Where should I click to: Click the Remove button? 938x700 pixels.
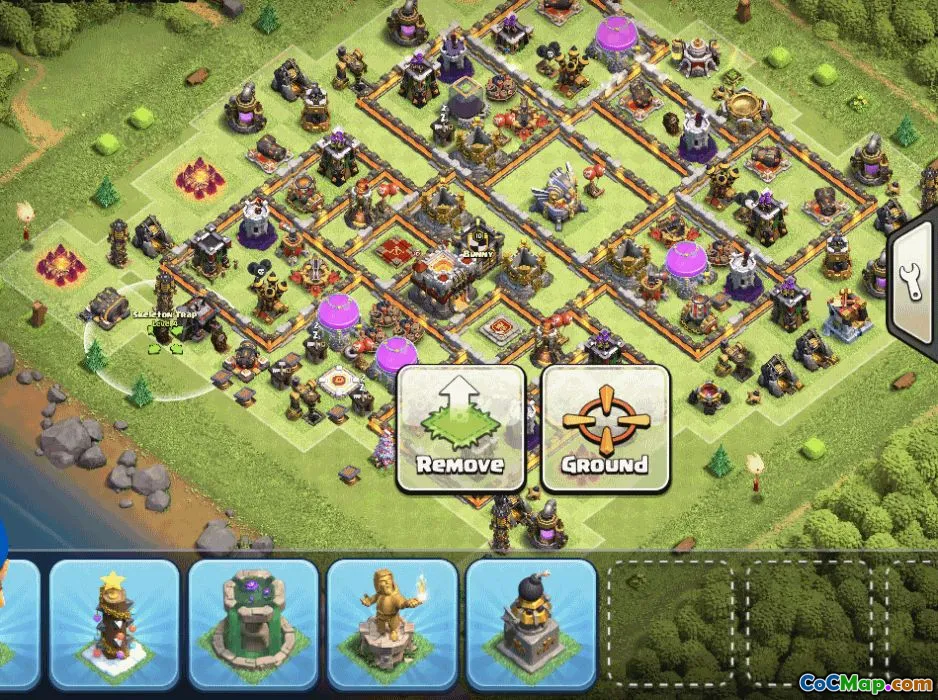point(461,429)
